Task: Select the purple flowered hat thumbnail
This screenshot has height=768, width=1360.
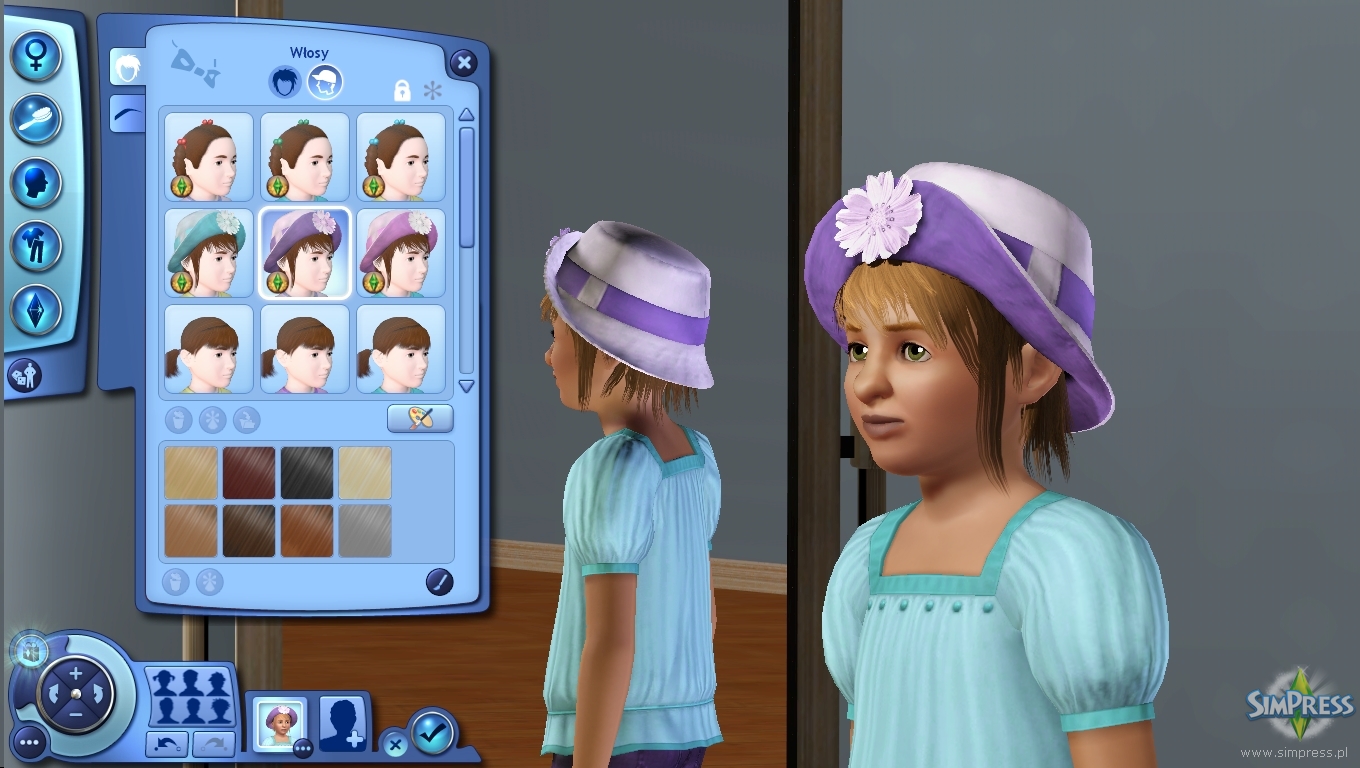Action: pos(304,251)
